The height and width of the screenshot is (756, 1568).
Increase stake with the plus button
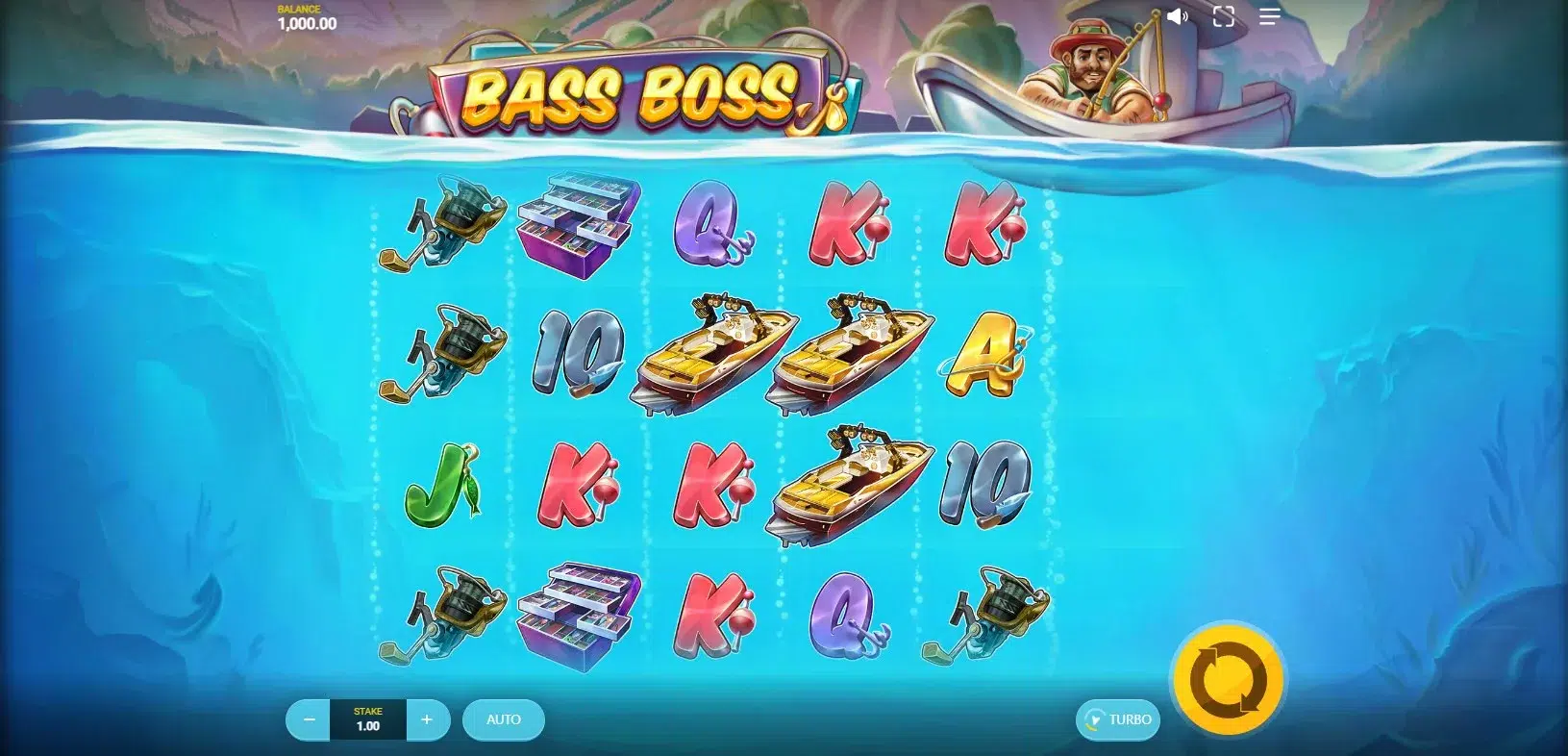(427, 719)
